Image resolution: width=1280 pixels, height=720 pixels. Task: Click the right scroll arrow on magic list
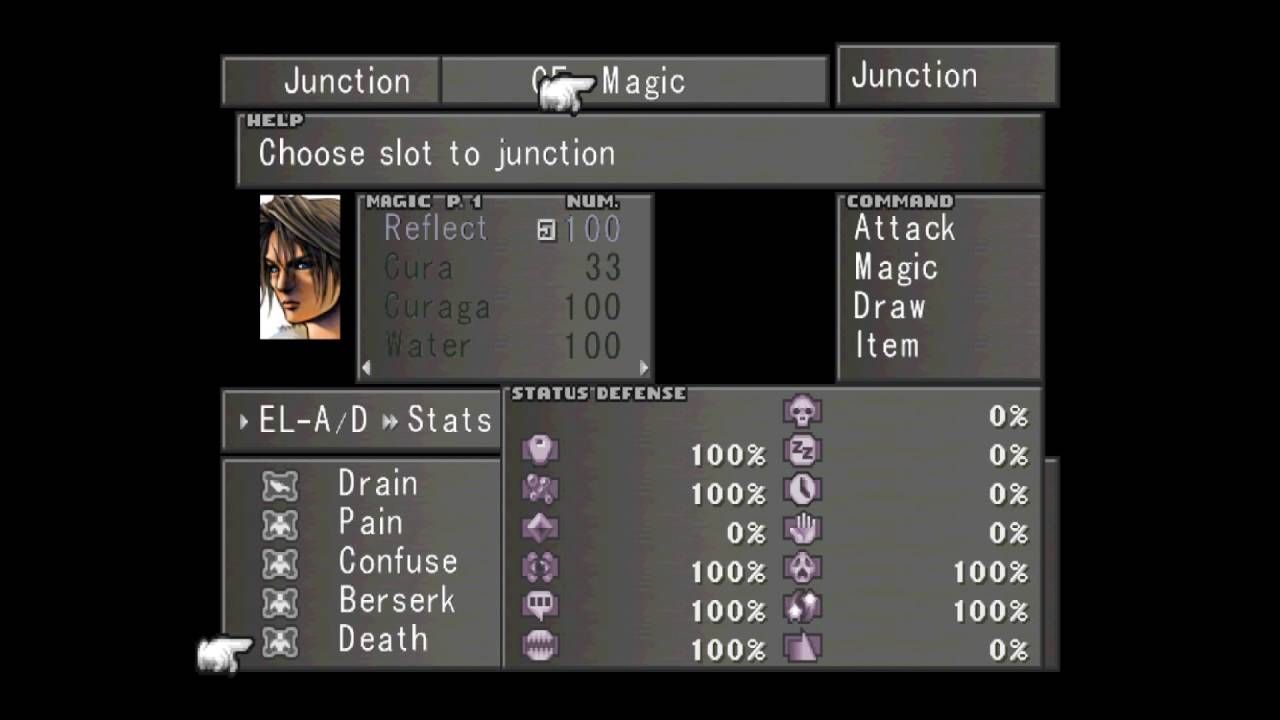pos(643,368)
